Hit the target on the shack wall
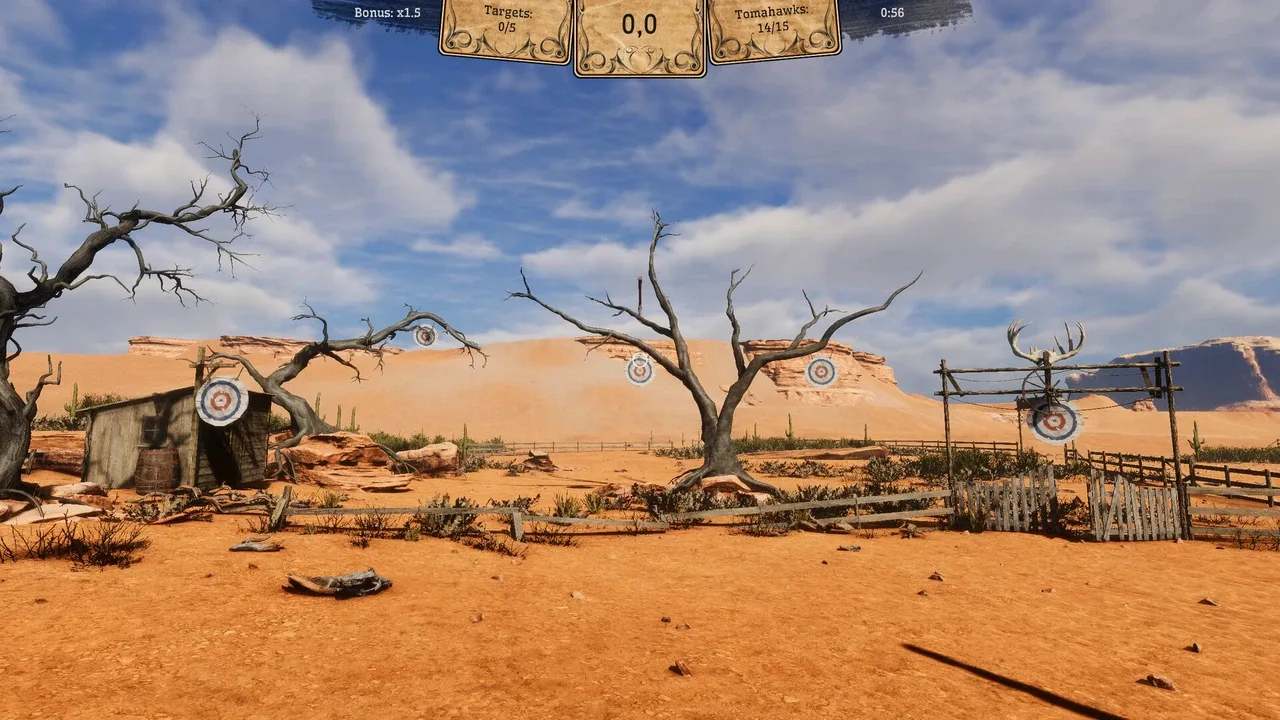This screenshot has height=720, width=1280. coord(222,401)
